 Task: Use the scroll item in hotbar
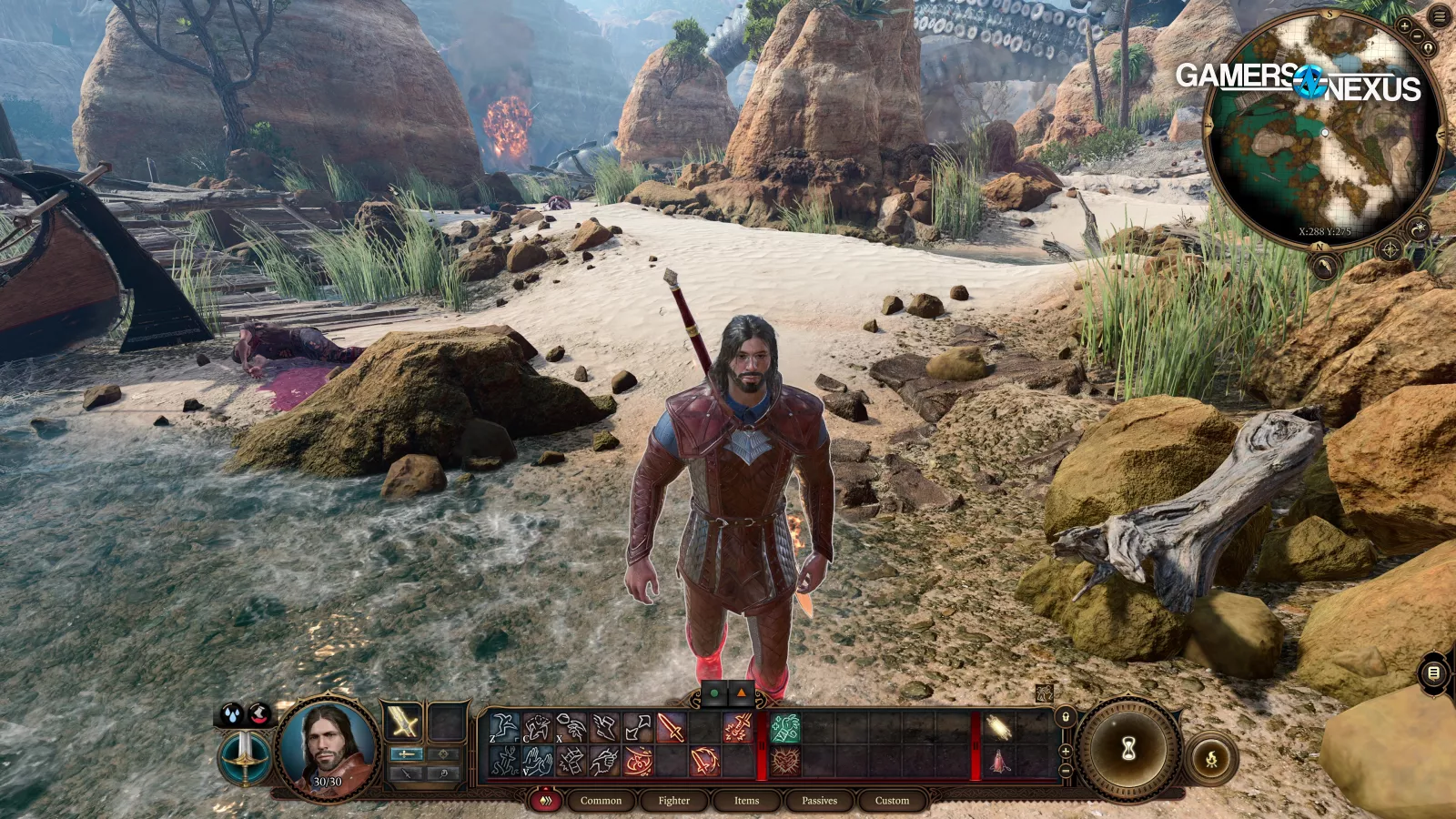999,728
